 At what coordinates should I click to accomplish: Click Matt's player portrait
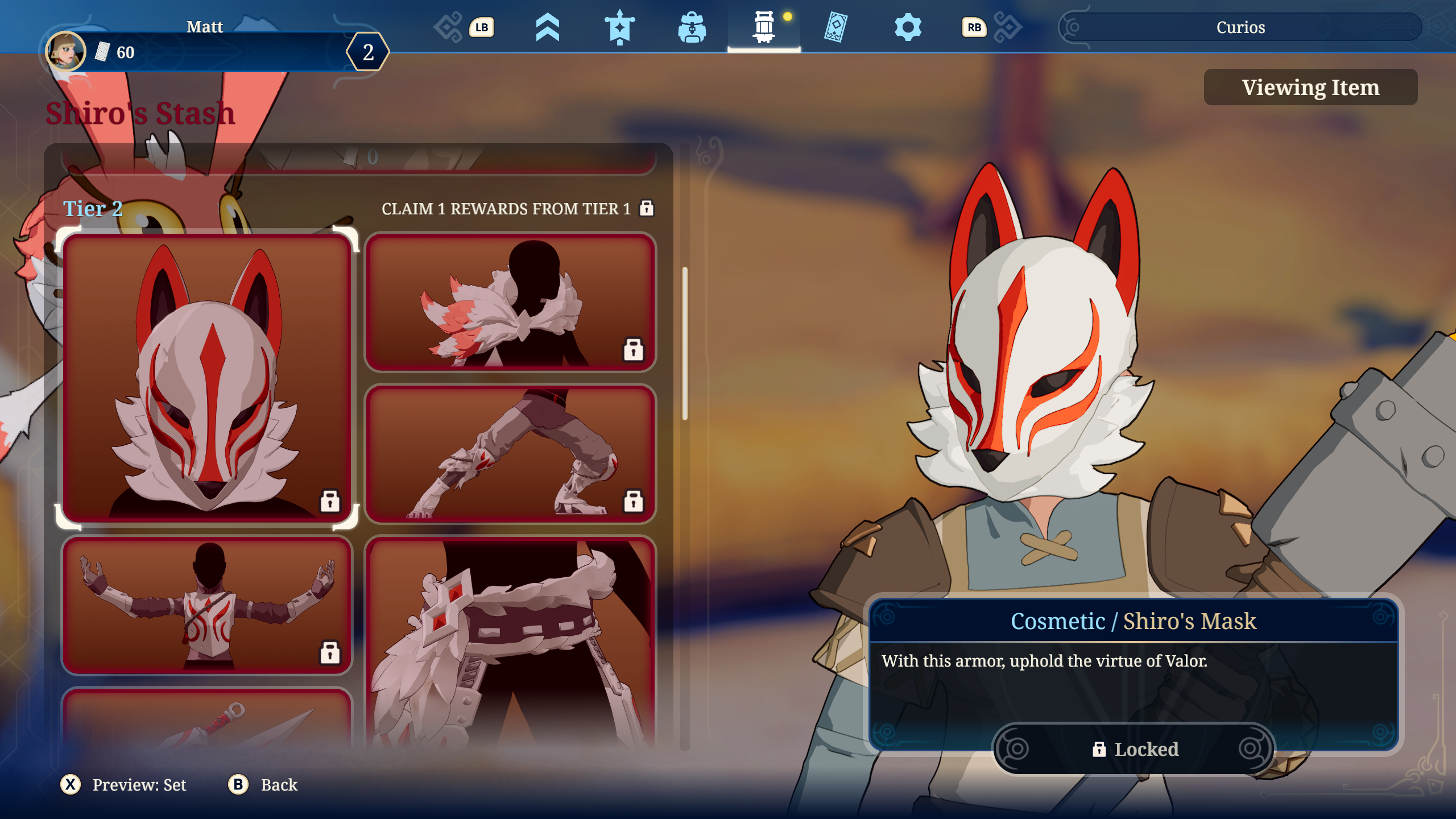tap(66, 51)
